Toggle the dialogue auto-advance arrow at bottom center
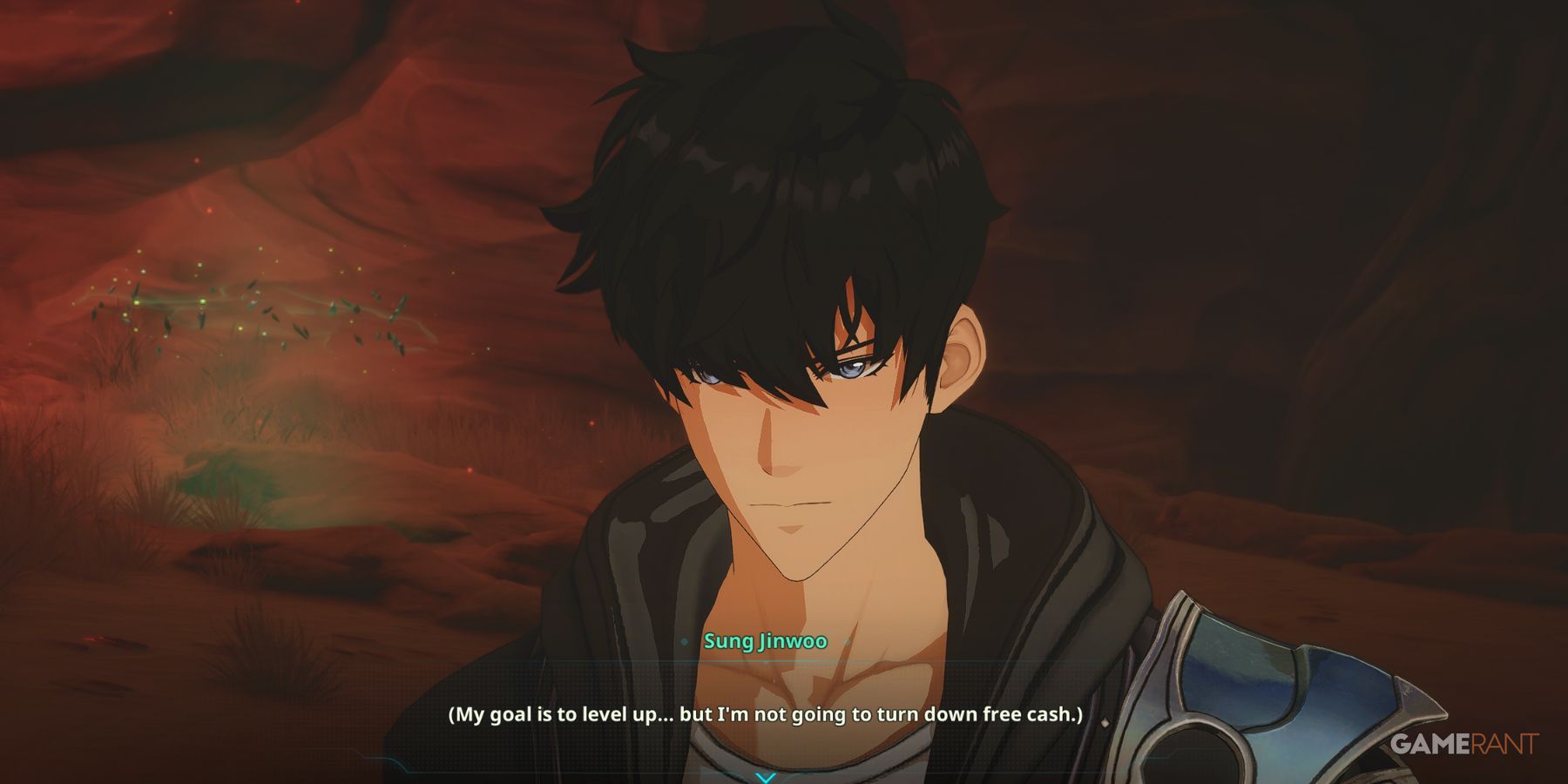 [765, 775]
